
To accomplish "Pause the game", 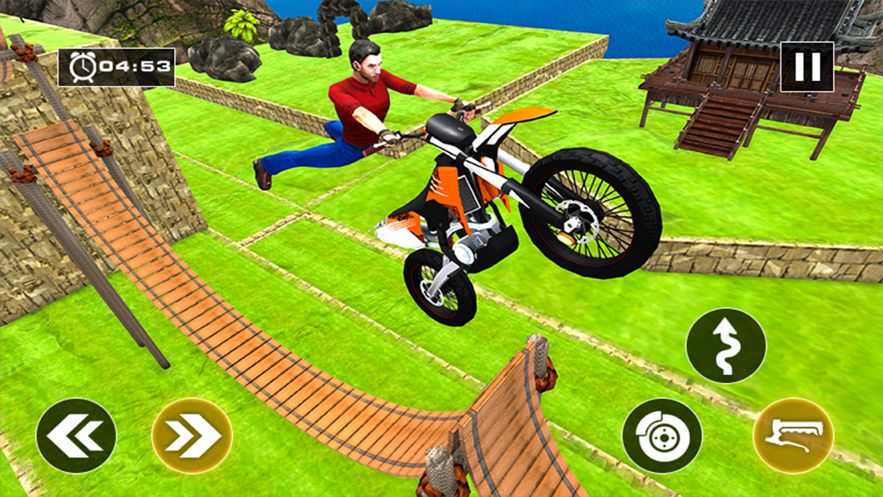I will [x=806, y=67].
